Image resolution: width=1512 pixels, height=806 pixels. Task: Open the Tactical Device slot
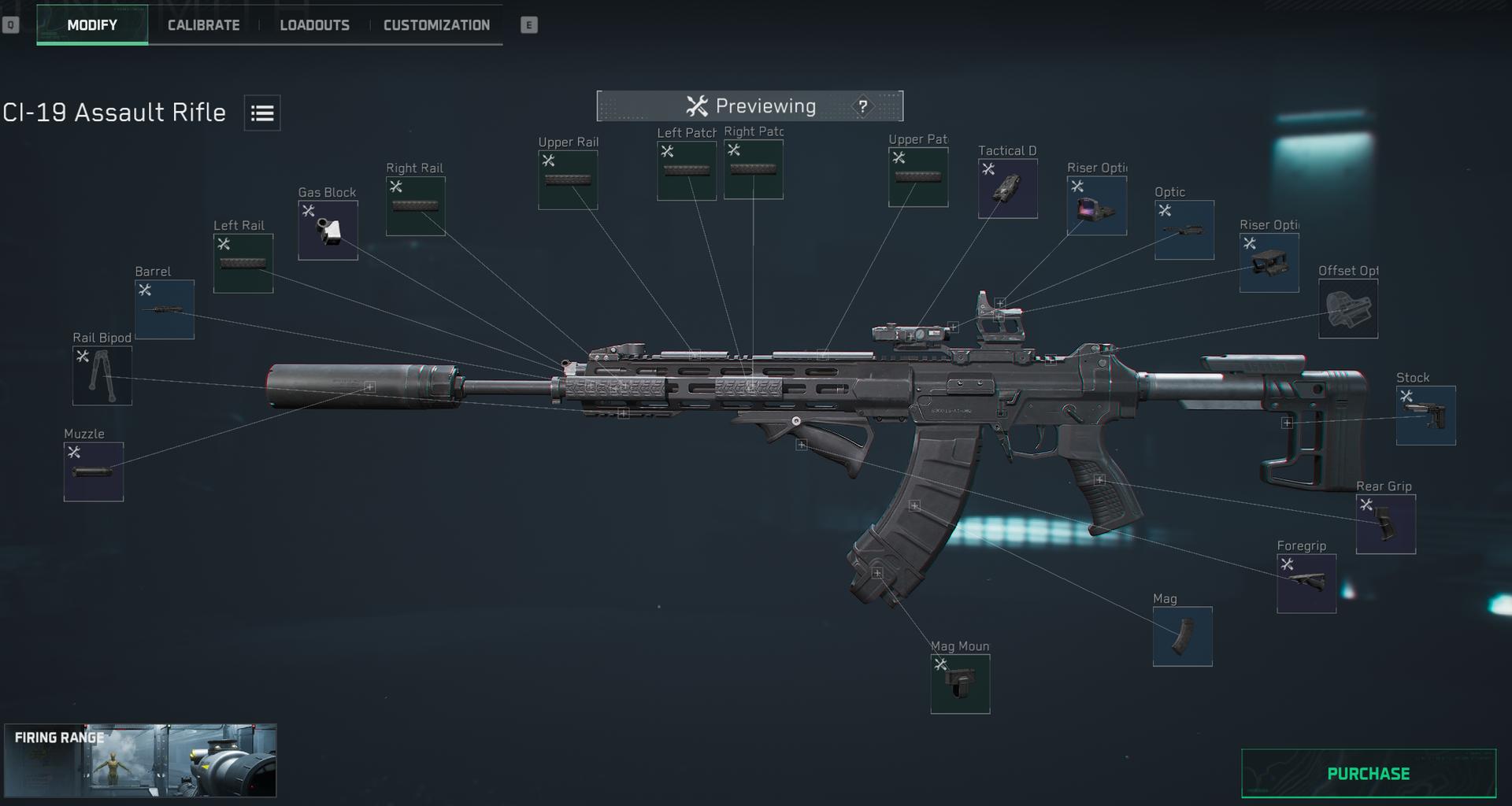click(1007, 188)
